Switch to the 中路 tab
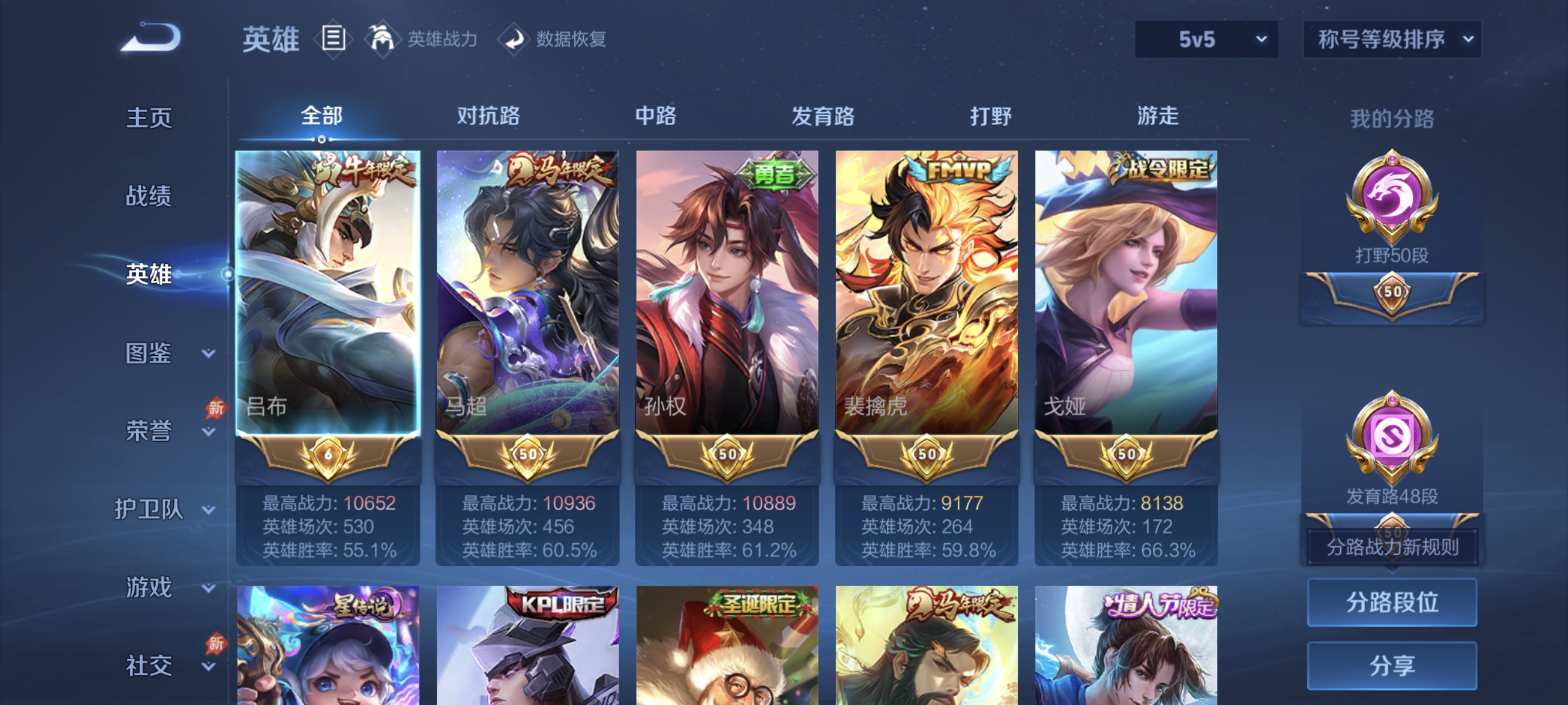1568x705 pixels. tap(654, 117)
